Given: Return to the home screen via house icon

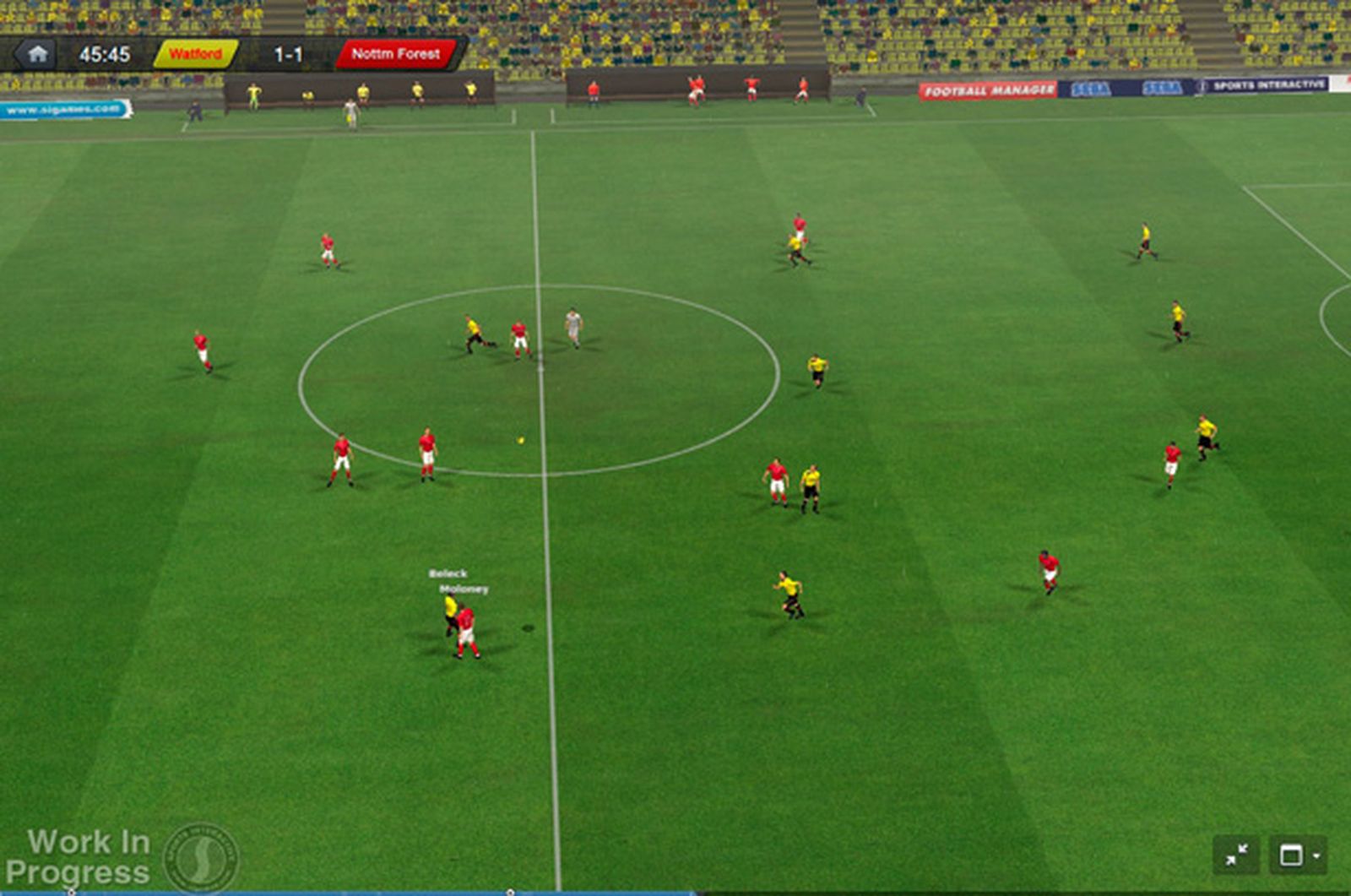Looking at the screenshot, I should pos(36,55).
